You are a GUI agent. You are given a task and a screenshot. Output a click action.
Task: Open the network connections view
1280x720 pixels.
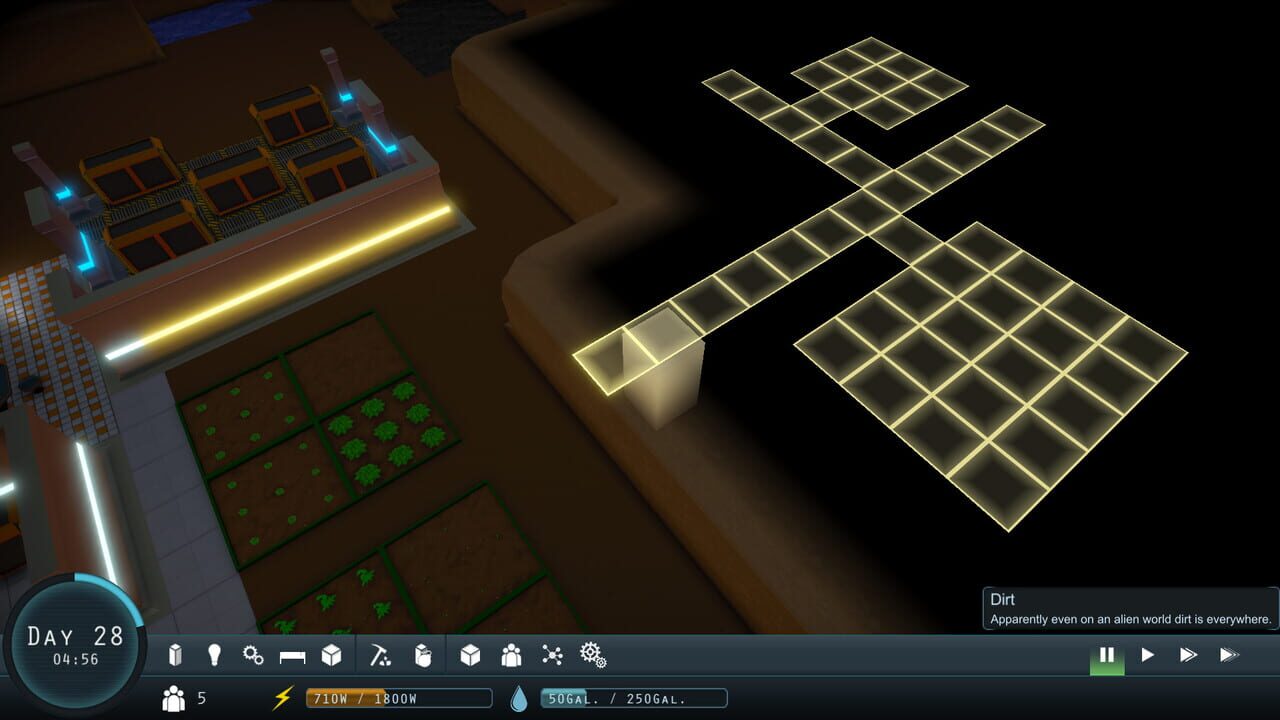coord(553,655)
